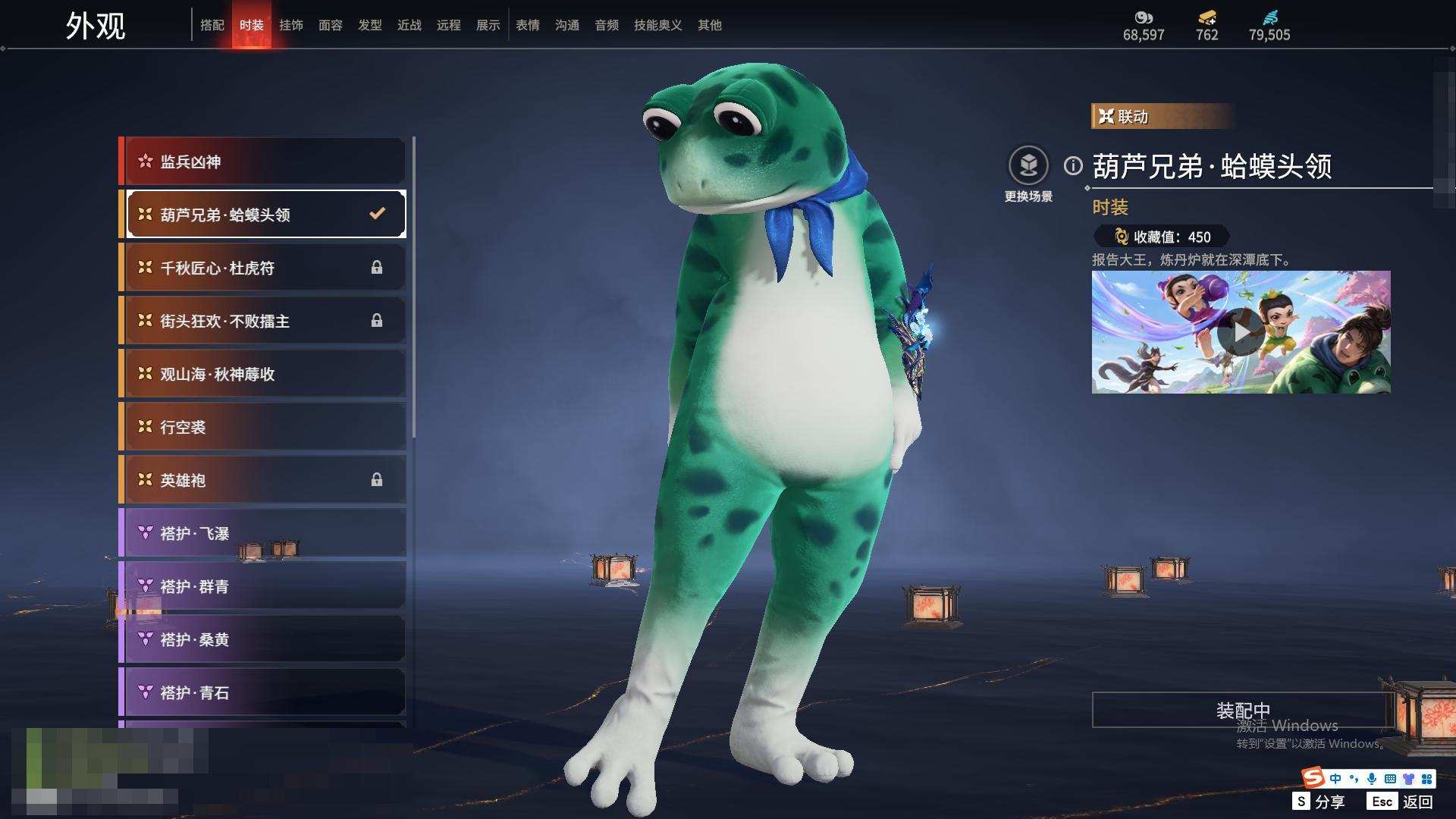Click the 装配中 equip button

coord(1242,710)
